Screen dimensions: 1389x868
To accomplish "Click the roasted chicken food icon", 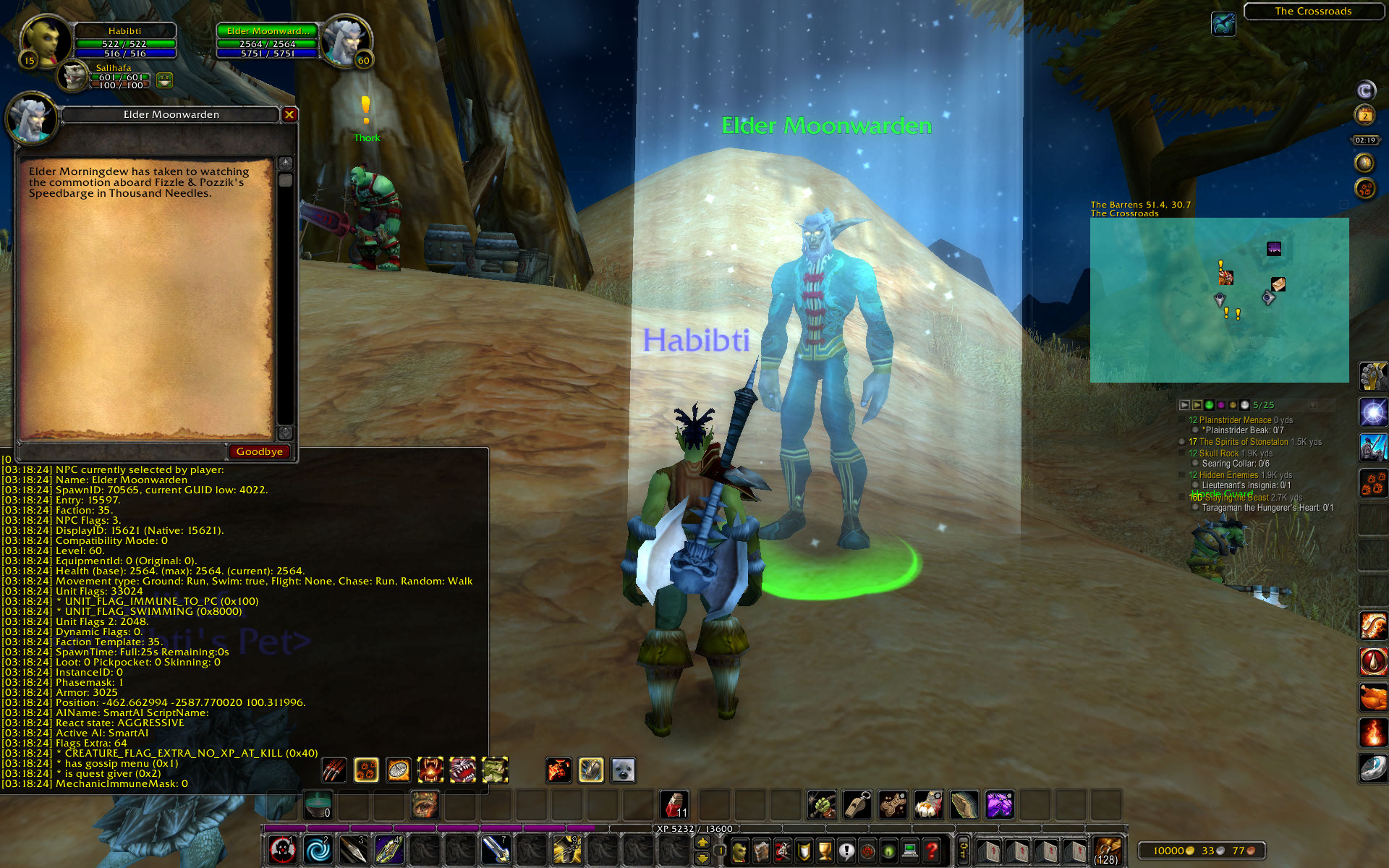I will pyautogui.click(x=1372, y=698).
